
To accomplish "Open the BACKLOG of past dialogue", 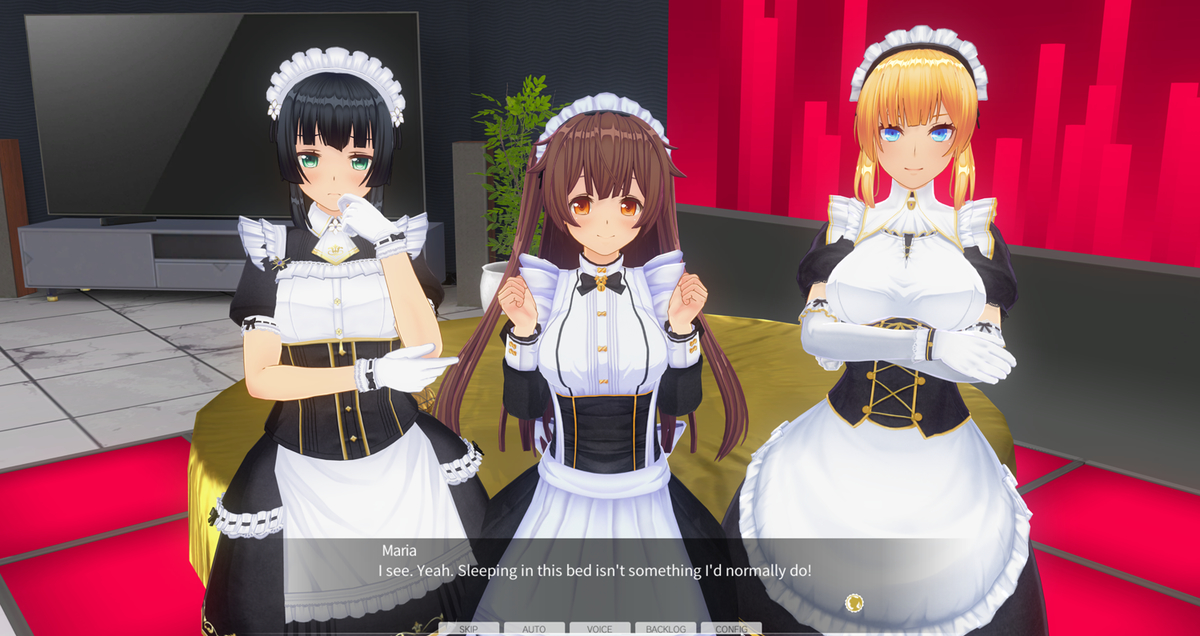I will [665, 629].
